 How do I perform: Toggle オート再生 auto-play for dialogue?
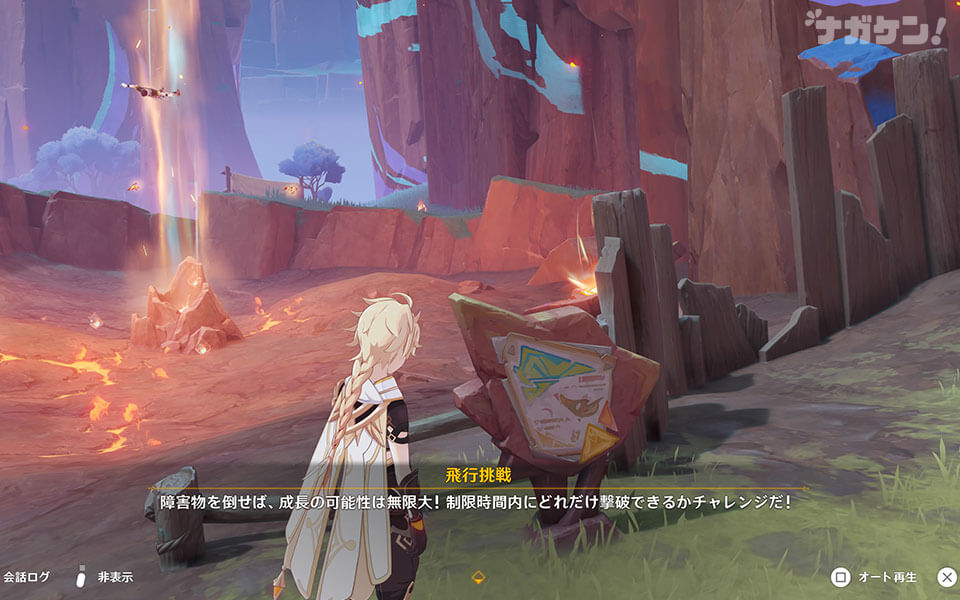[x=878, y=577]
